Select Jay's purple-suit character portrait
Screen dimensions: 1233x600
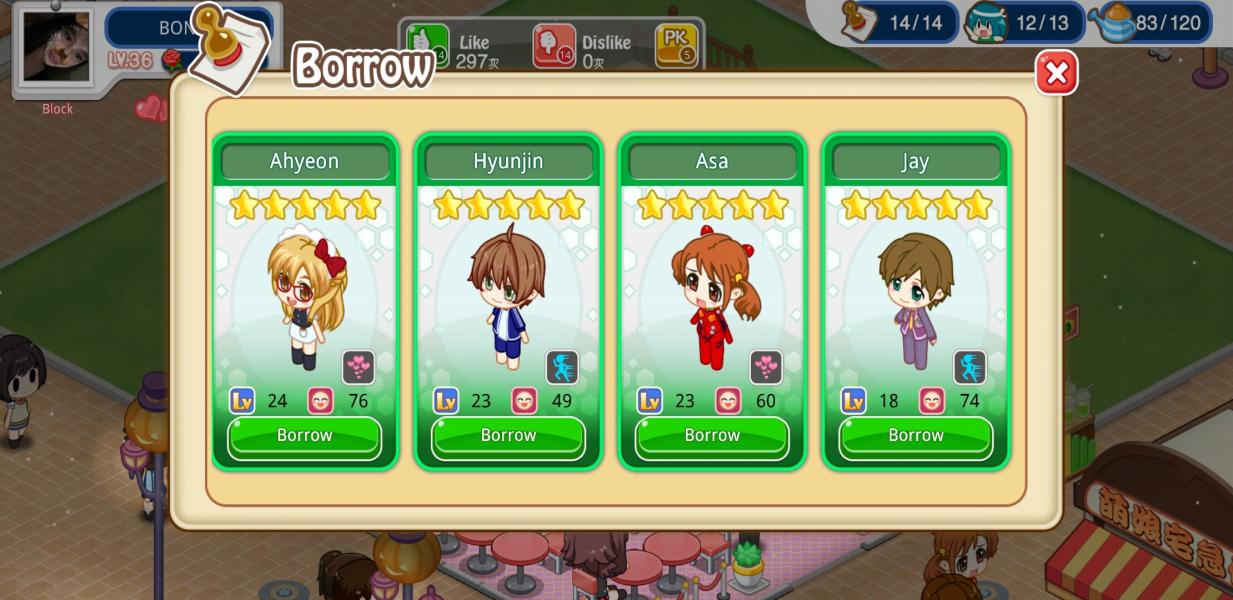point(915,295)
